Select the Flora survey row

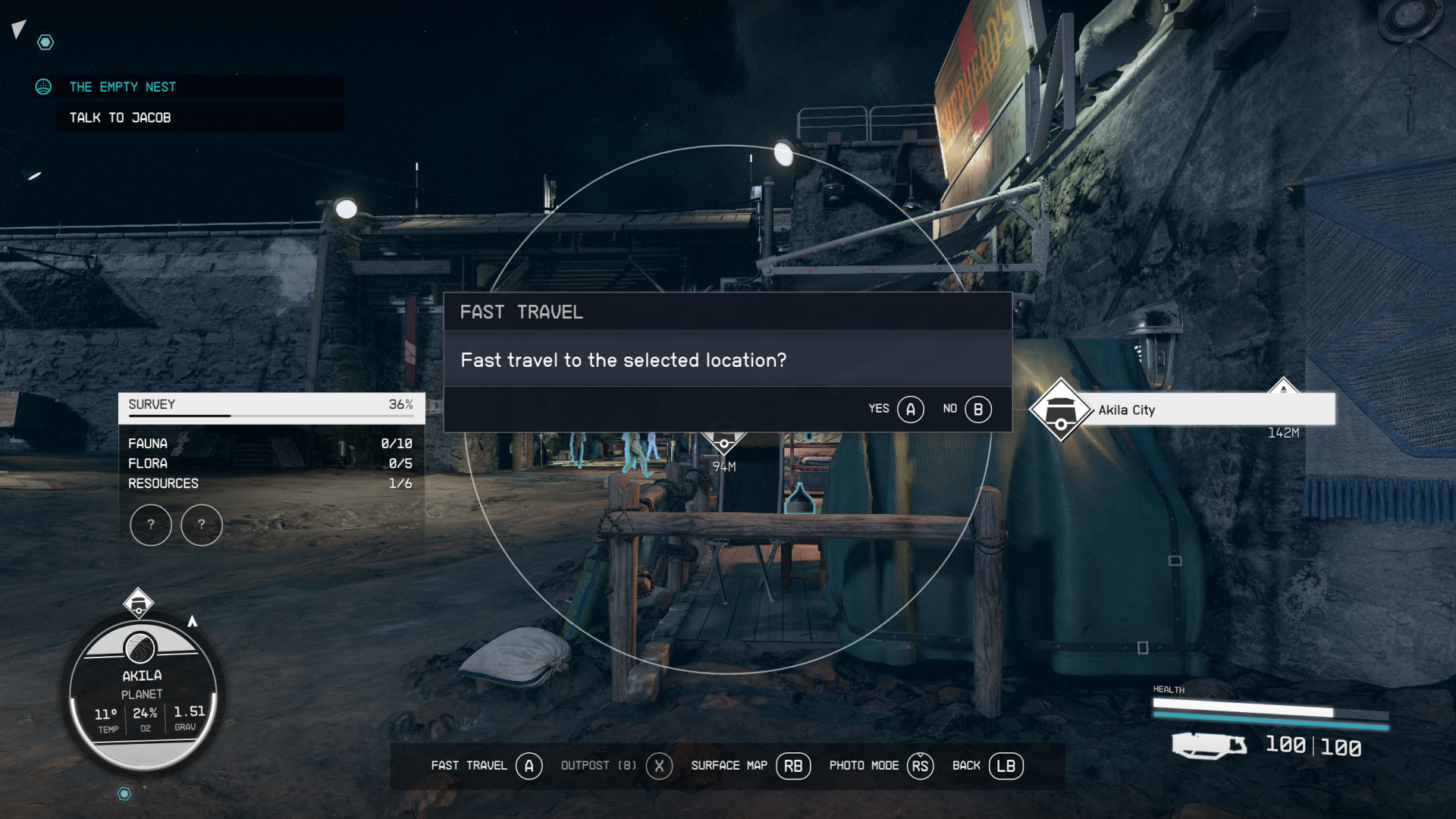(270, 463)
